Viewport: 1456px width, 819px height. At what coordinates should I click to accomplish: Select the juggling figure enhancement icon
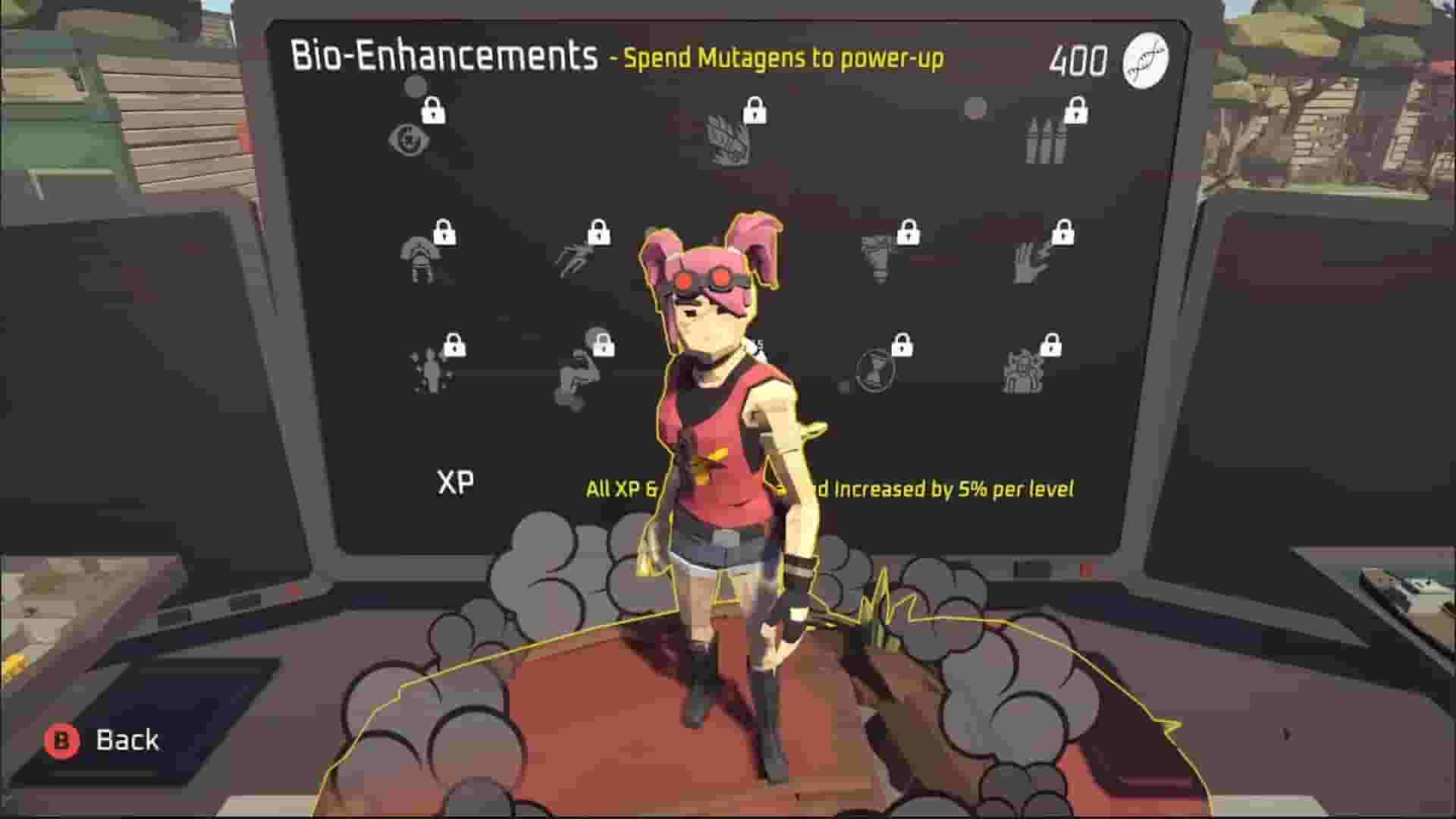428,372
